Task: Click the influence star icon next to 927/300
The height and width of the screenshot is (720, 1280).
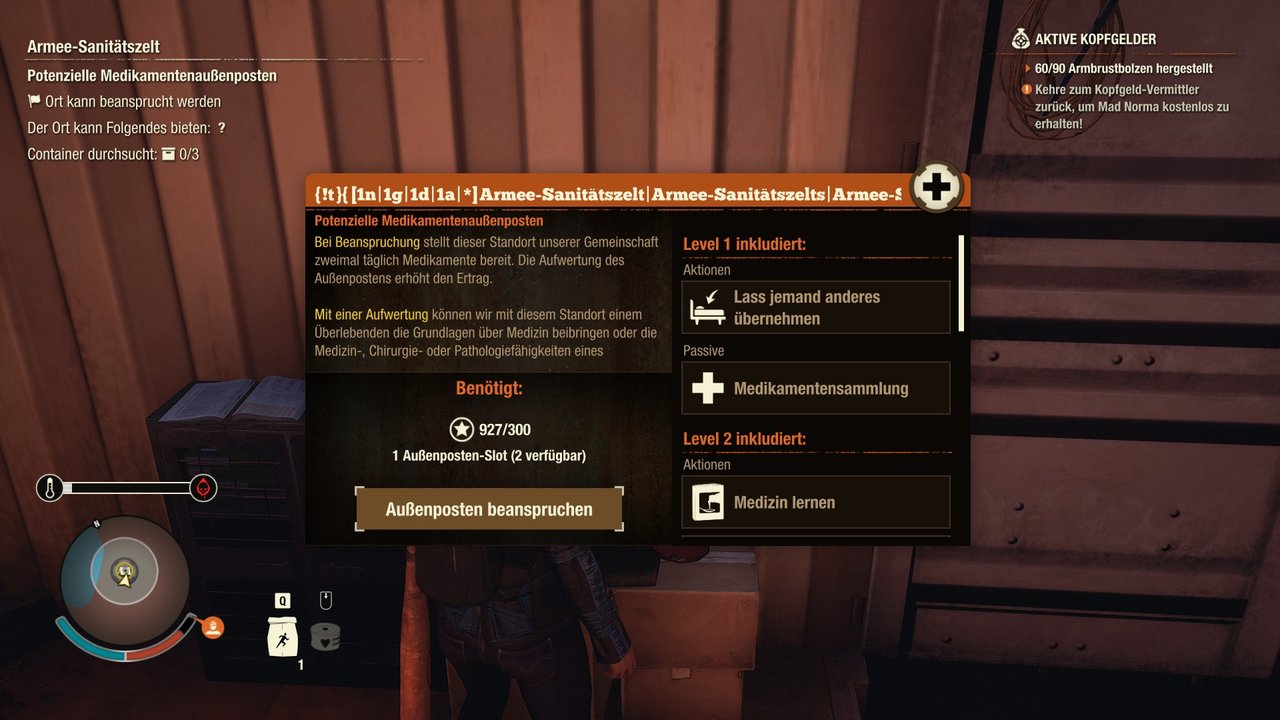Action: (x=461, y=429)
